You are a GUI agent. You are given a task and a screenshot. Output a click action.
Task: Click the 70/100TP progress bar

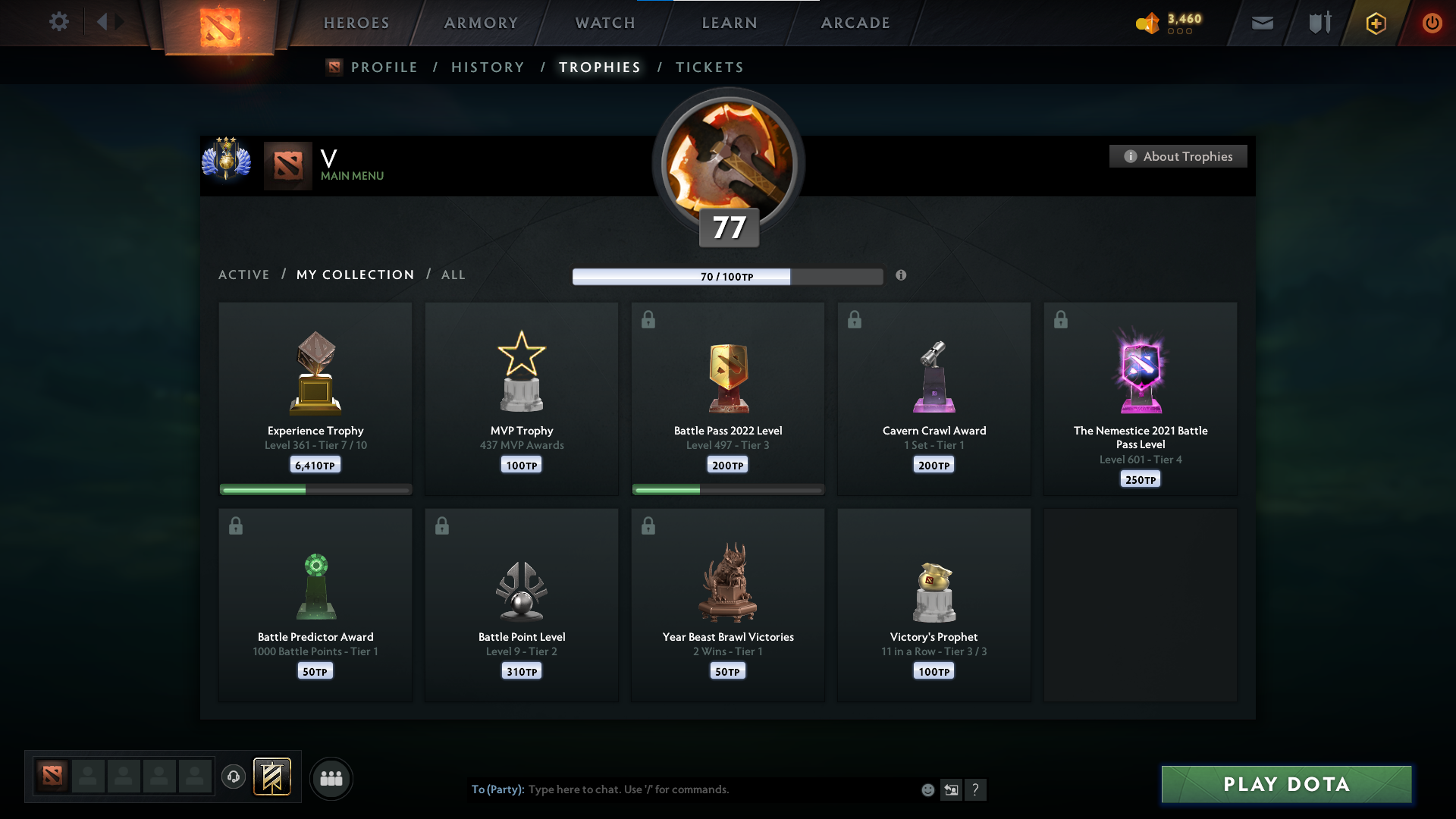pos(728,276)
